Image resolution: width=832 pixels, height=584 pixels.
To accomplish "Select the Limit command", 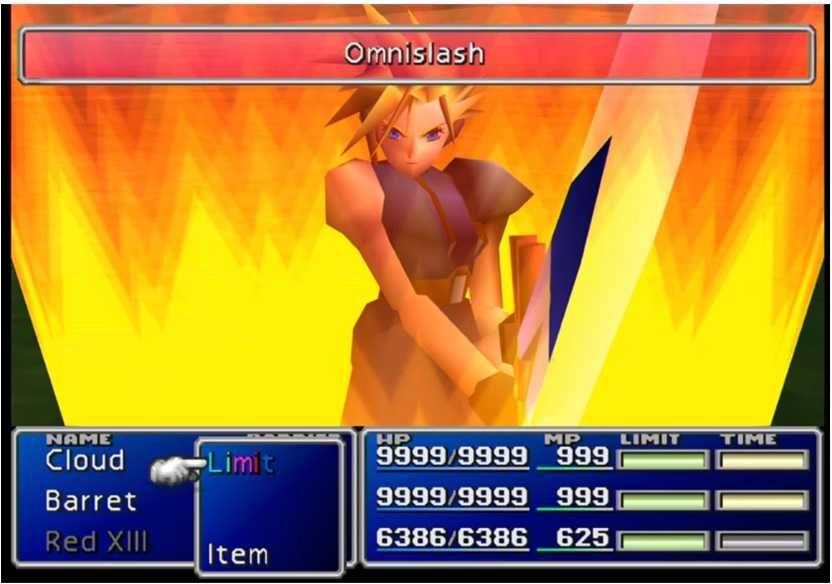I will (x=241, y=463).
